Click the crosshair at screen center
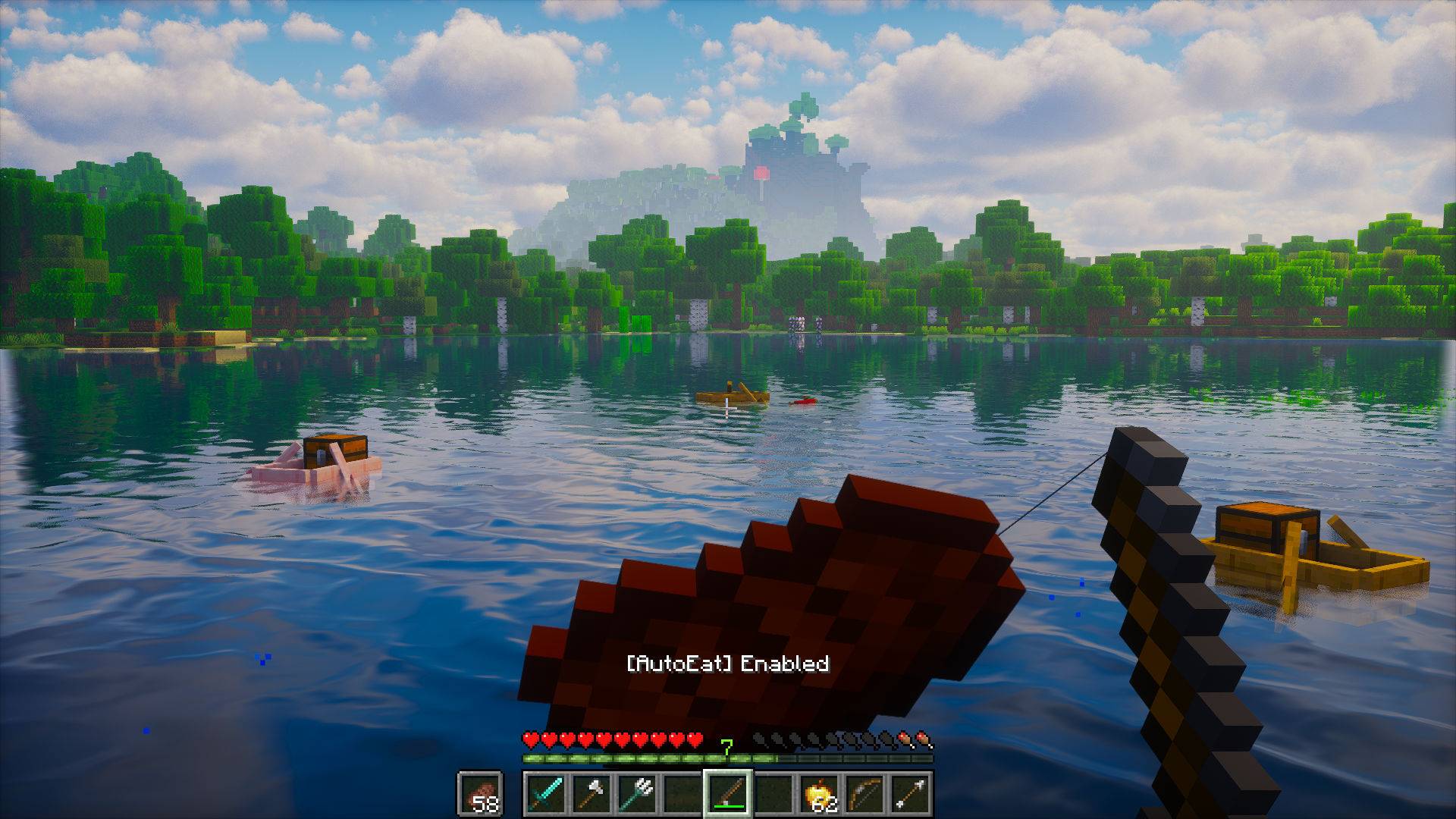 tap(728, 409)
